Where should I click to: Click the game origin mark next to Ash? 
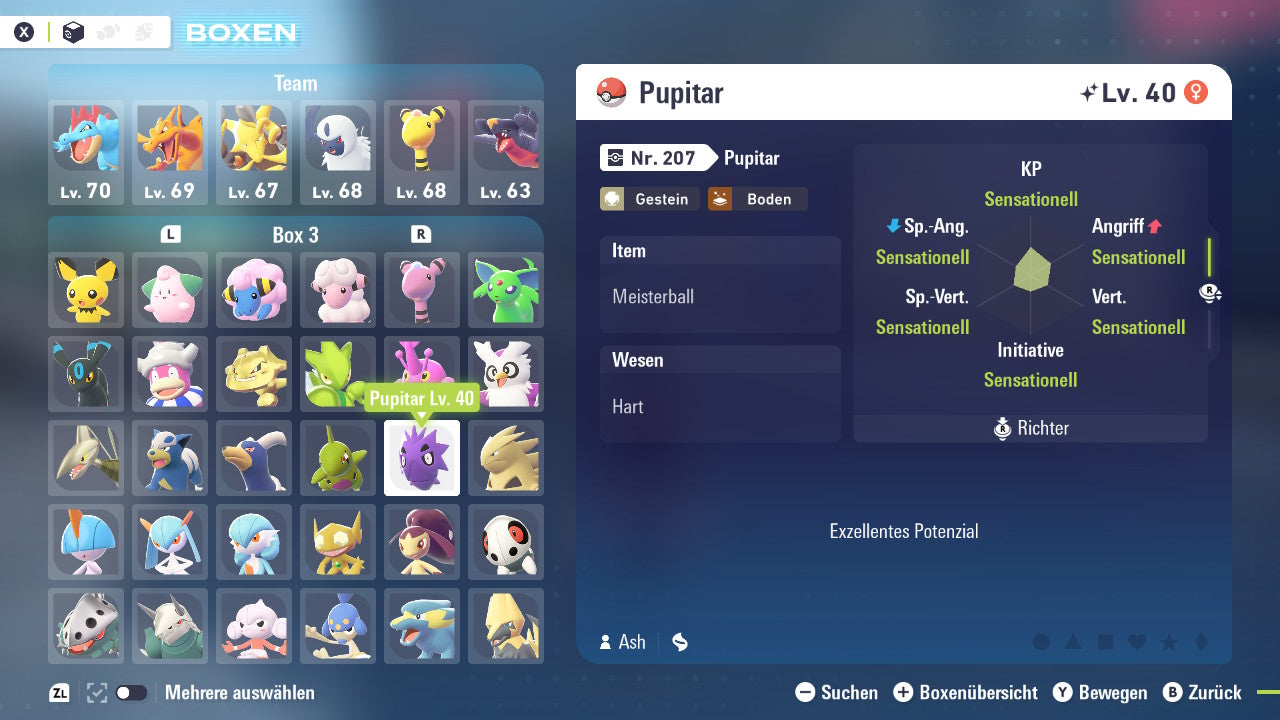[679, 643]
